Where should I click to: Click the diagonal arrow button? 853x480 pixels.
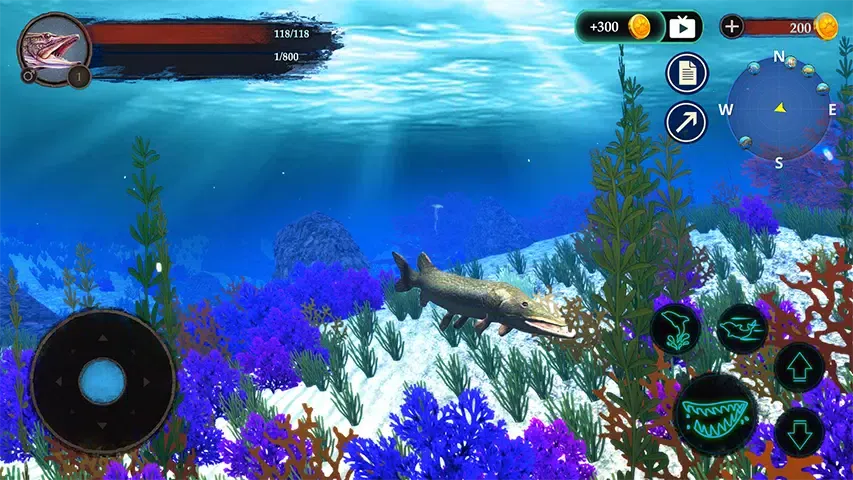[687, 123]
